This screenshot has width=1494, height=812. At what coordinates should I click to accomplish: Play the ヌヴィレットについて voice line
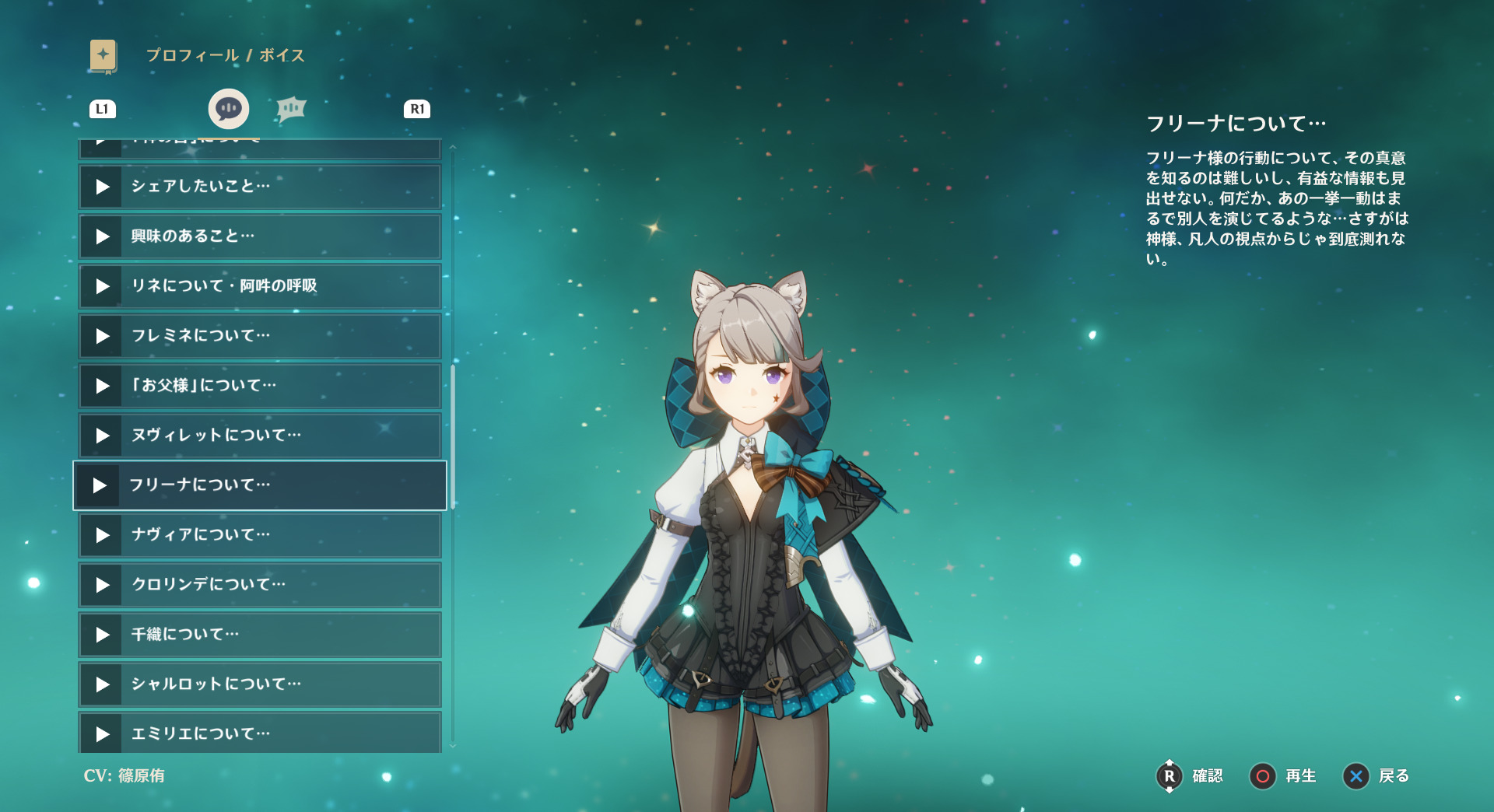(x=259, y=436)
